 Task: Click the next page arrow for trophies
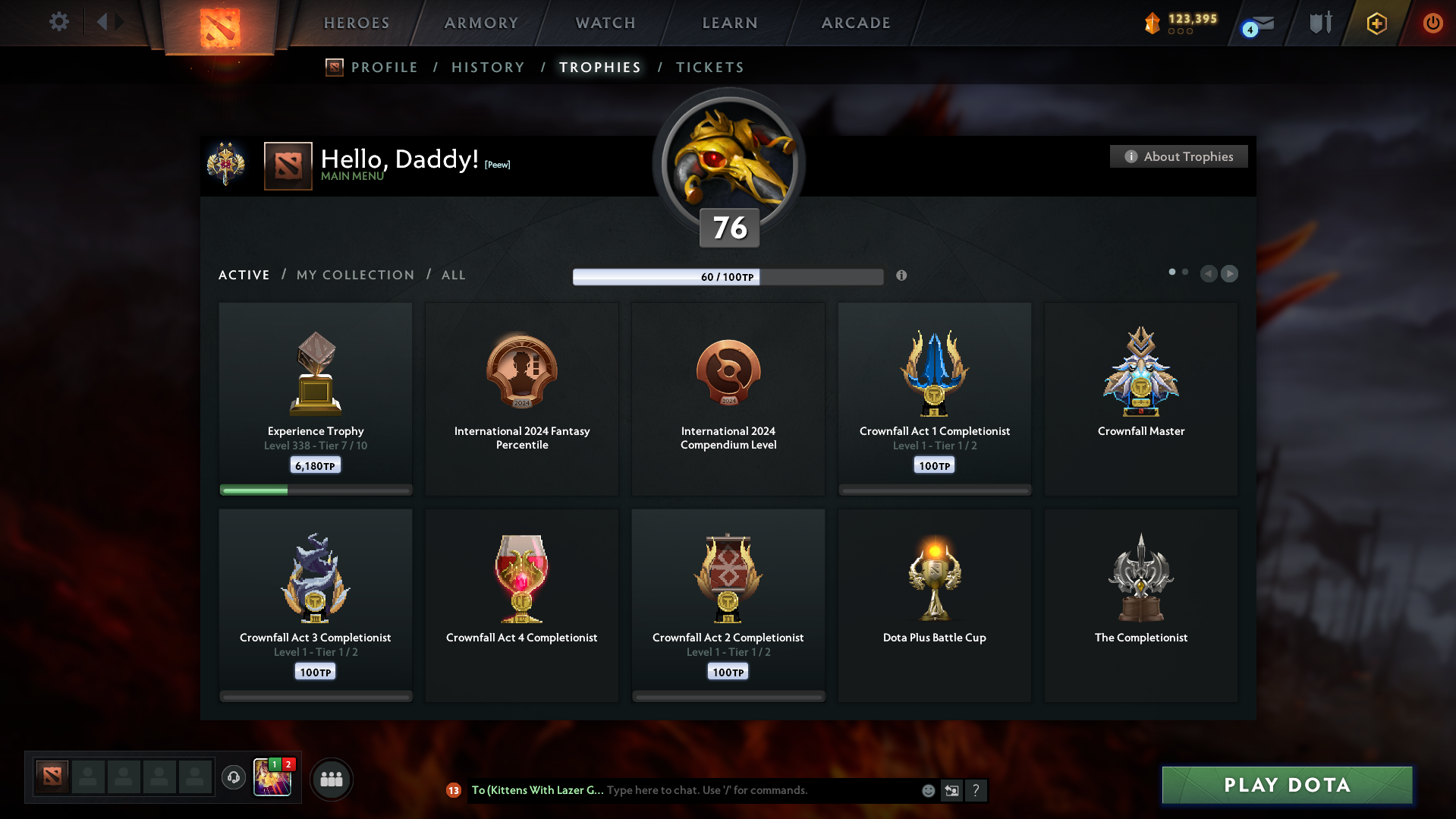point(1230,274)
